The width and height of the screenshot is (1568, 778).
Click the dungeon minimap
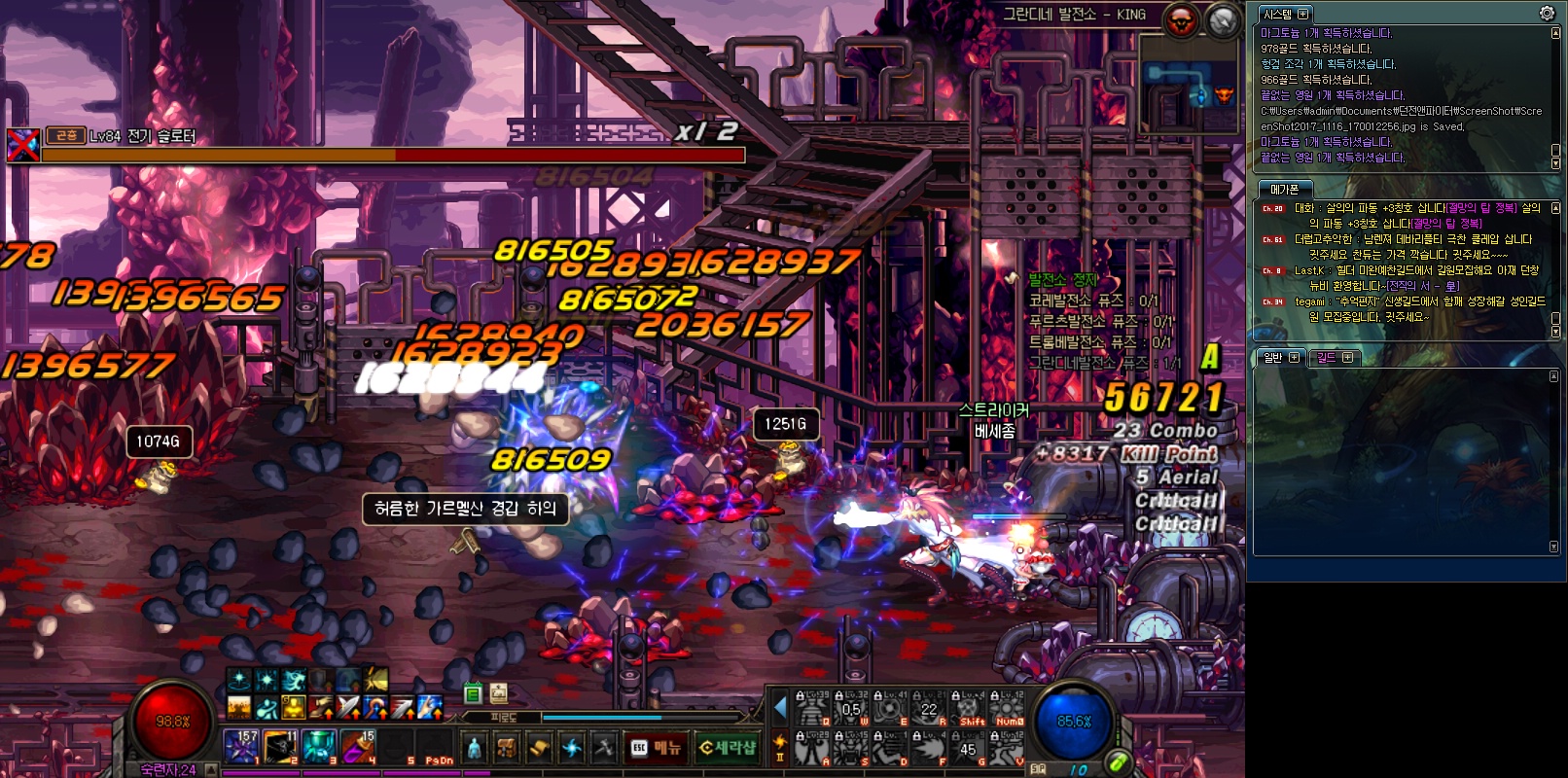click(1188, 84)
